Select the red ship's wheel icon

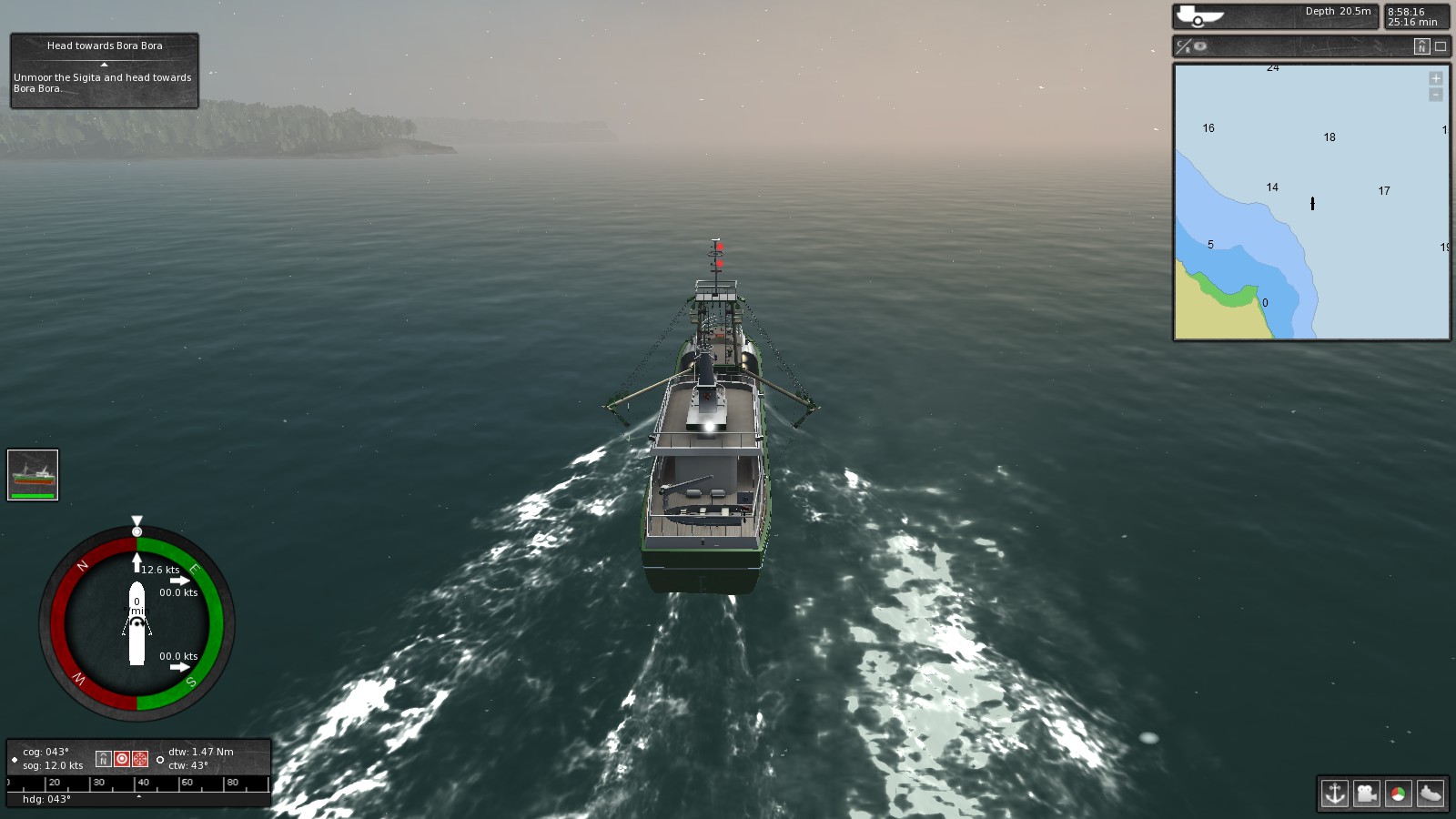click(139, 757)
